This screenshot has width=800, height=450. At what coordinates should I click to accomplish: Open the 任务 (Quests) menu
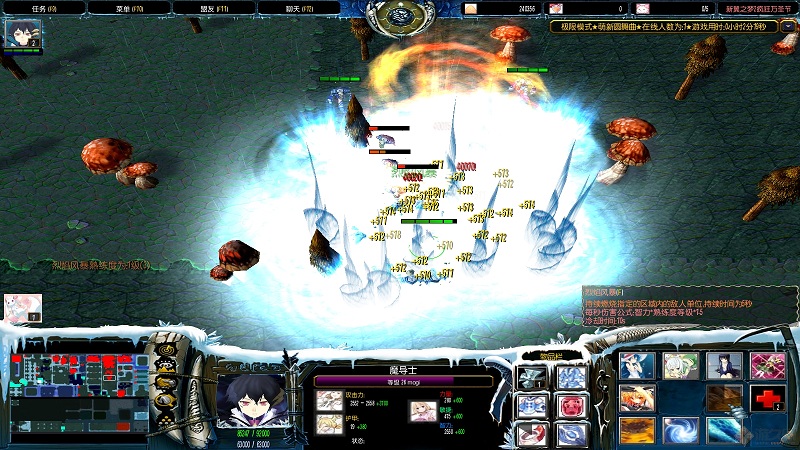[x=43, y=8]
